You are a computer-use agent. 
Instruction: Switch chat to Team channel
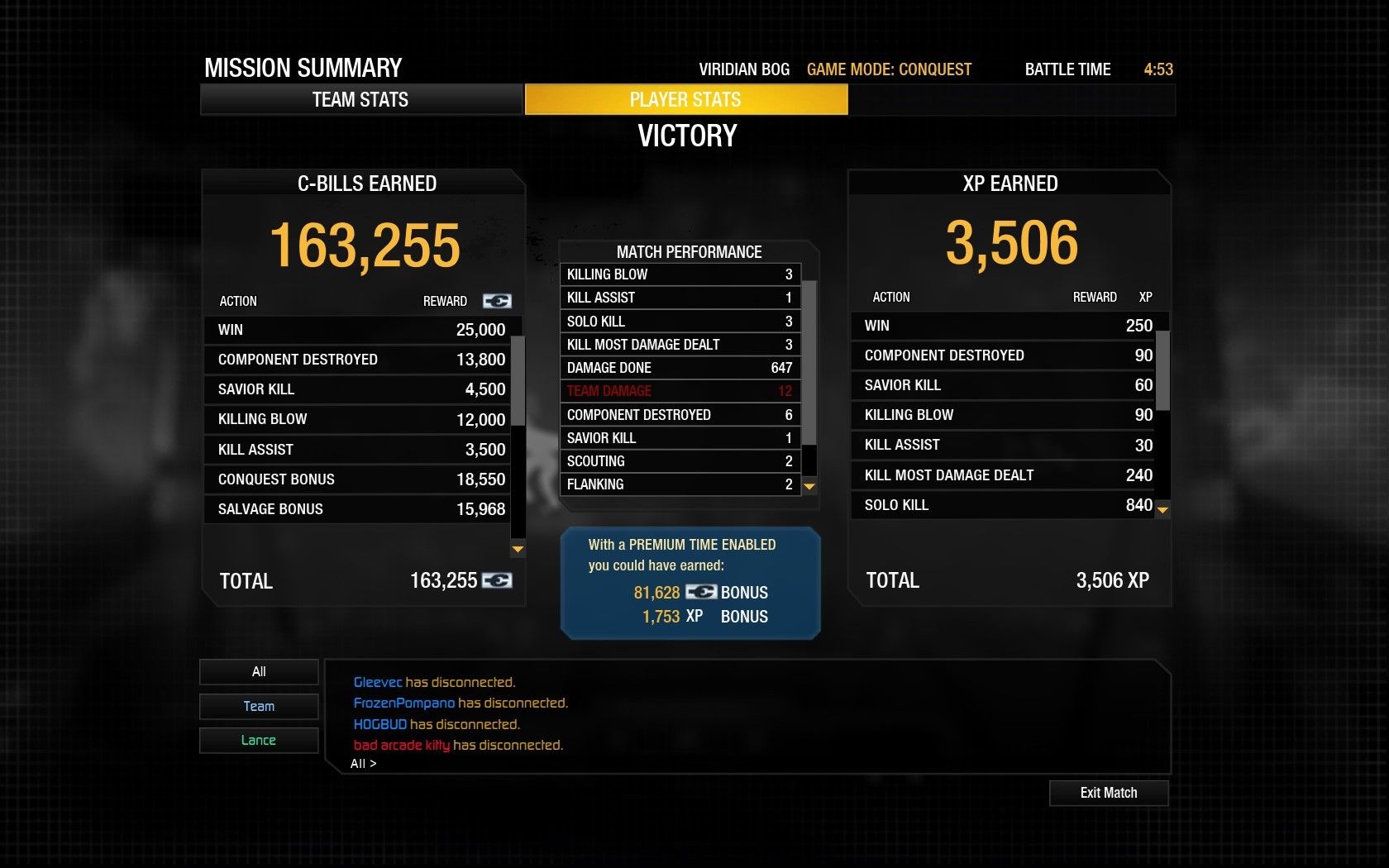(x=259, y=706)
